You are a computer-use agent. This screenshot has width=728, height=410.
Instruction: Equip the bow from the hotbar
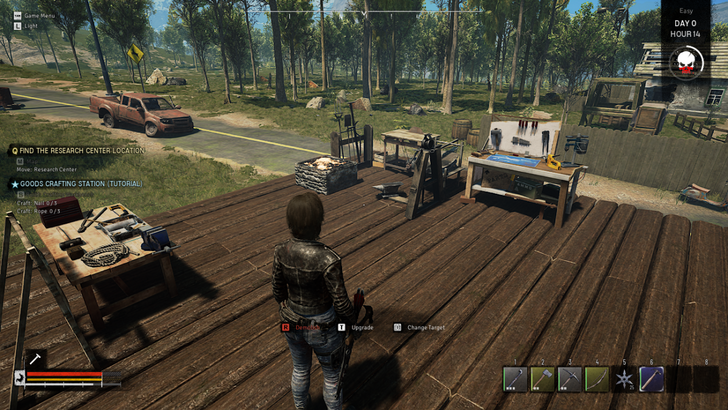(x=597, y=380)
